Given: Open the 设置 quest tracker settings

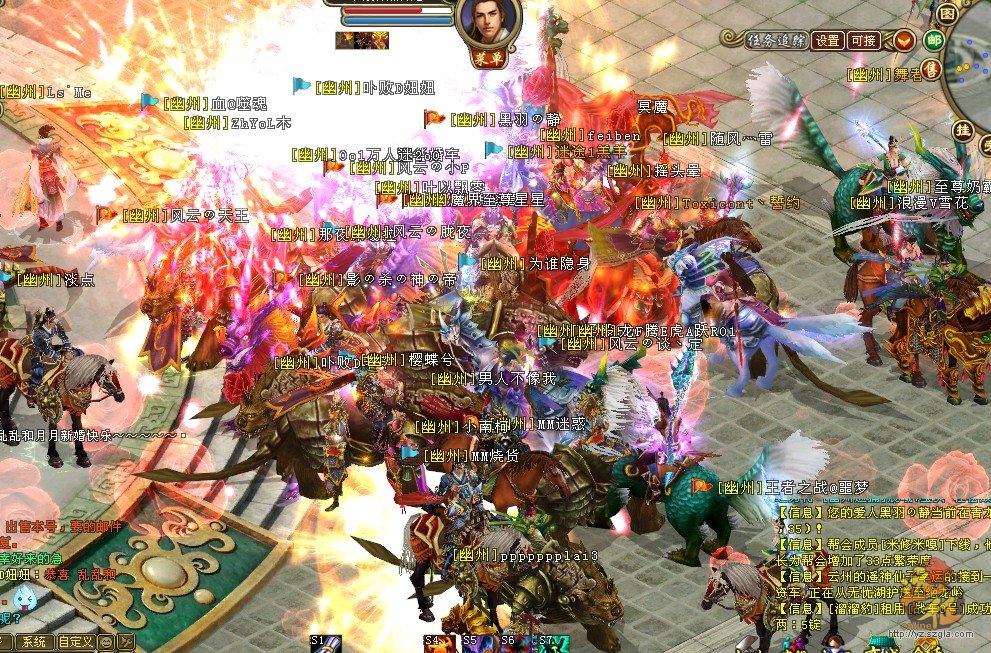Looking at the screenshot, I should (x=827, y=41).
